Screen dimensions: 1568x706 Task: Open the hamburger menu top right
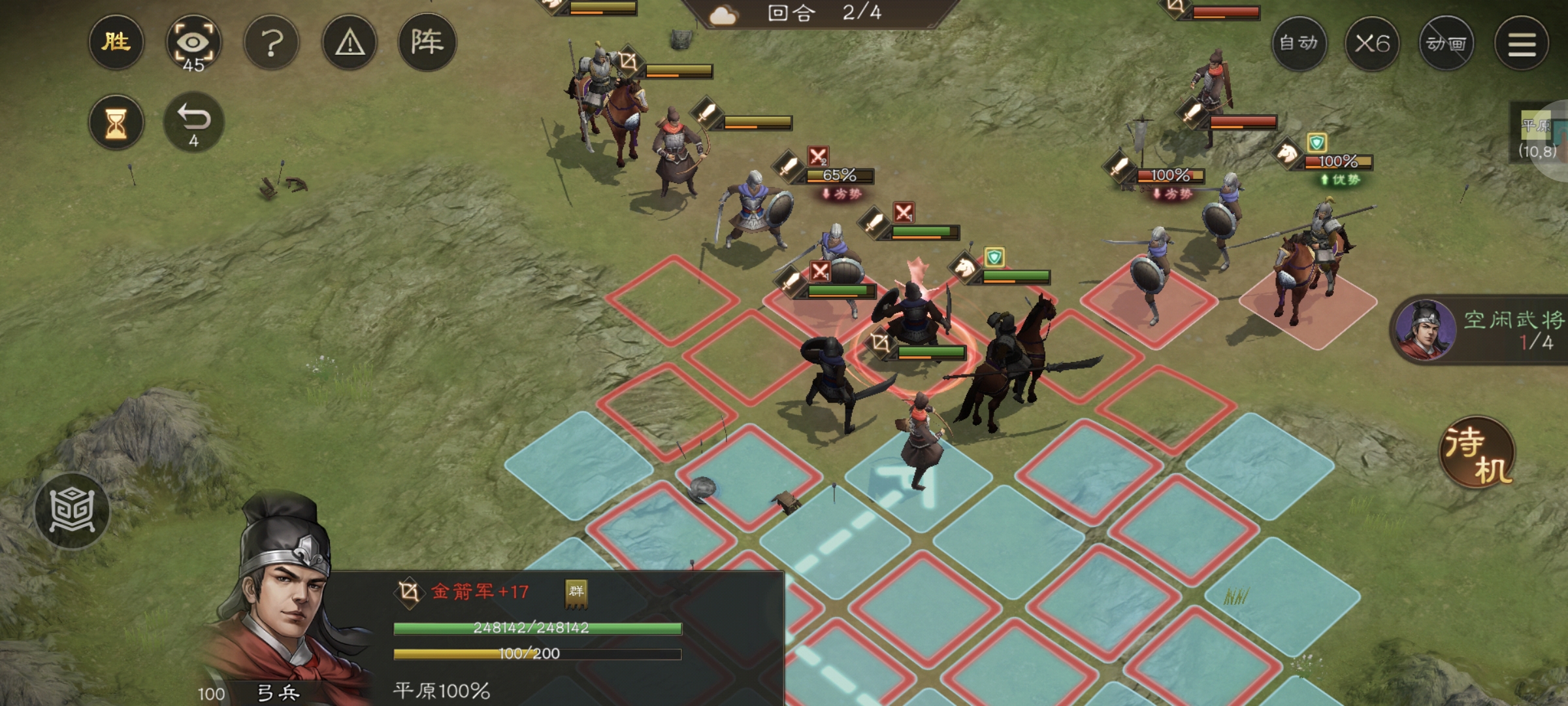(x=1522, y=42)
